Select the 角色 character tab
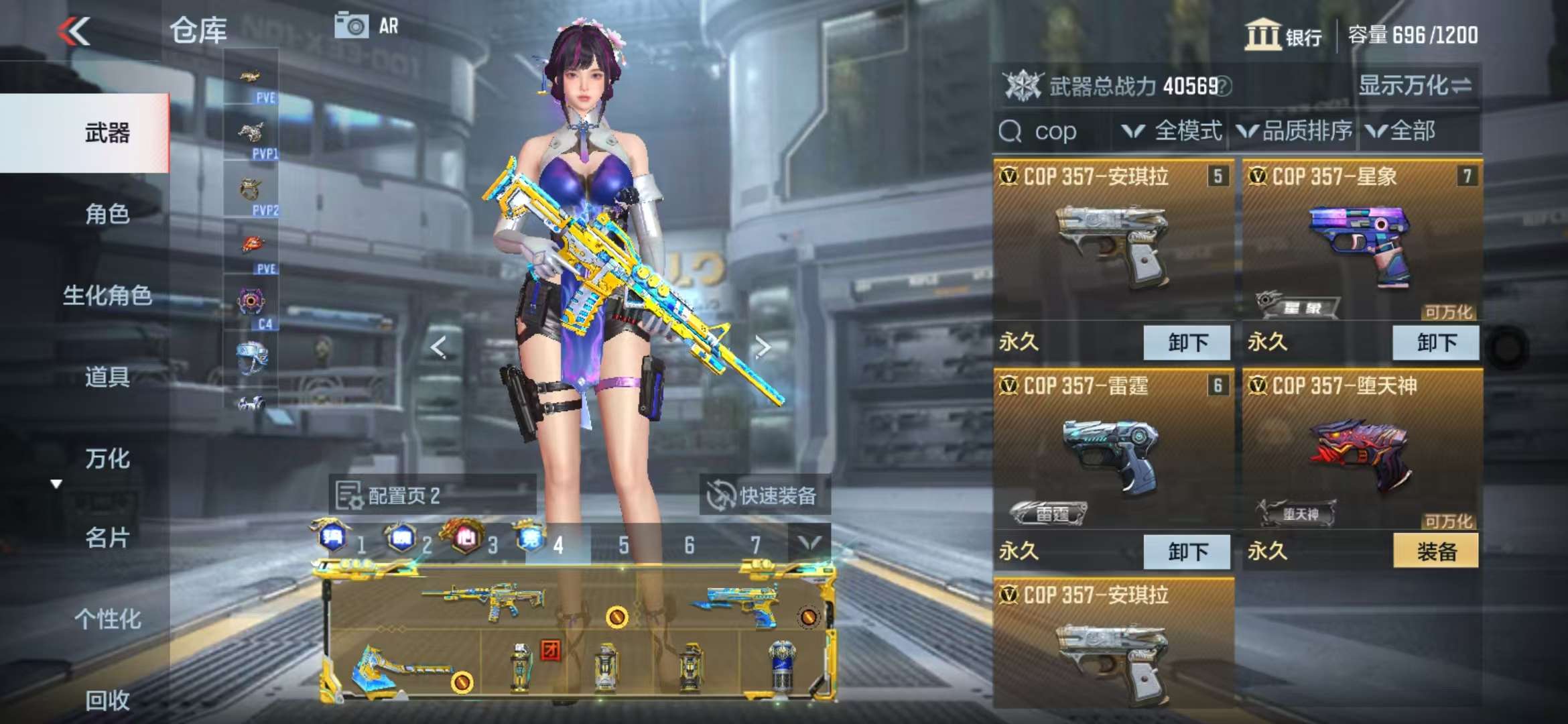The image size is (1568, 724). (107, 214)
